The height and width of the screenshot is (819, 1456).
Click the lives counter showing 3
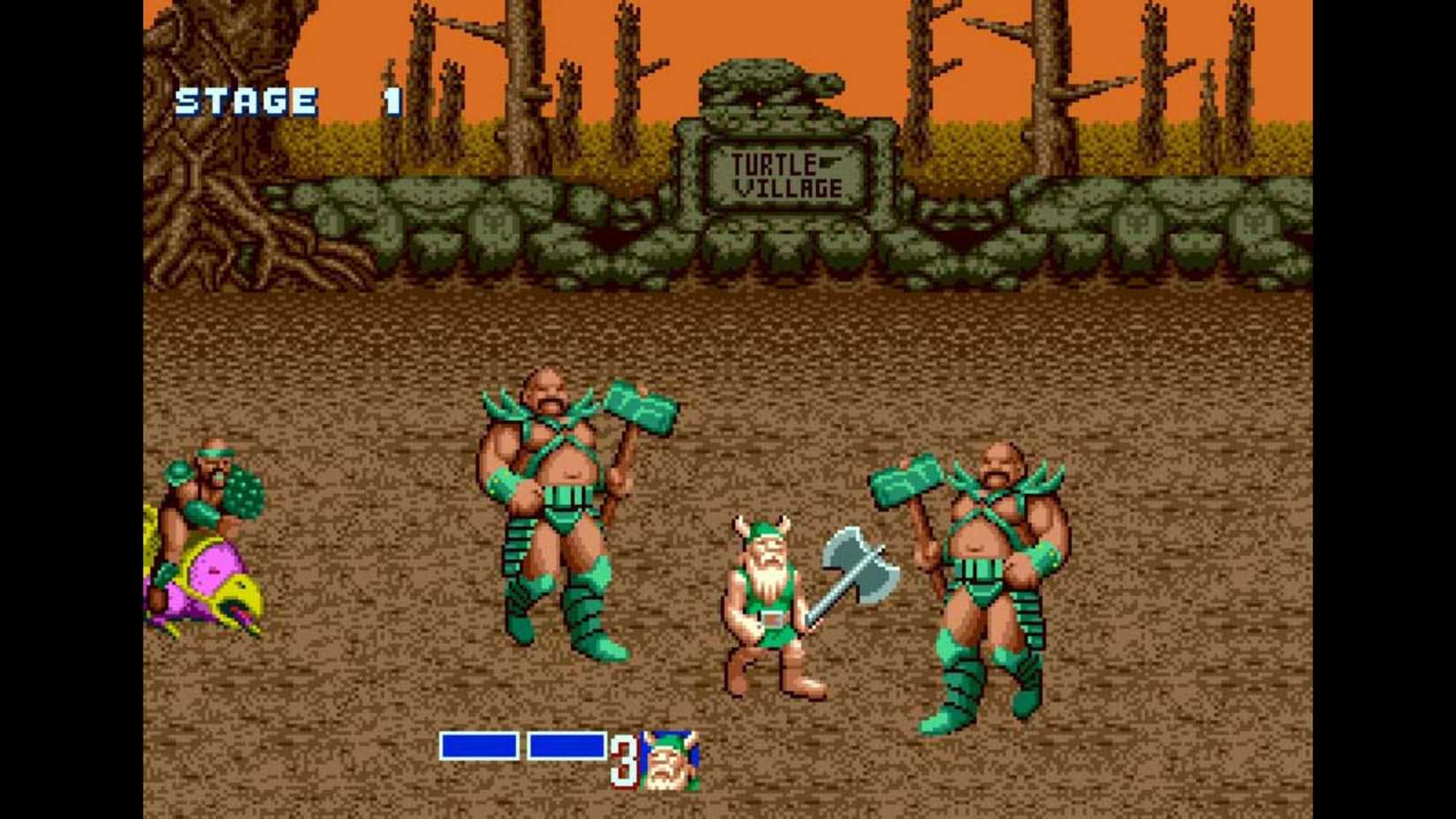pos(624,761)
